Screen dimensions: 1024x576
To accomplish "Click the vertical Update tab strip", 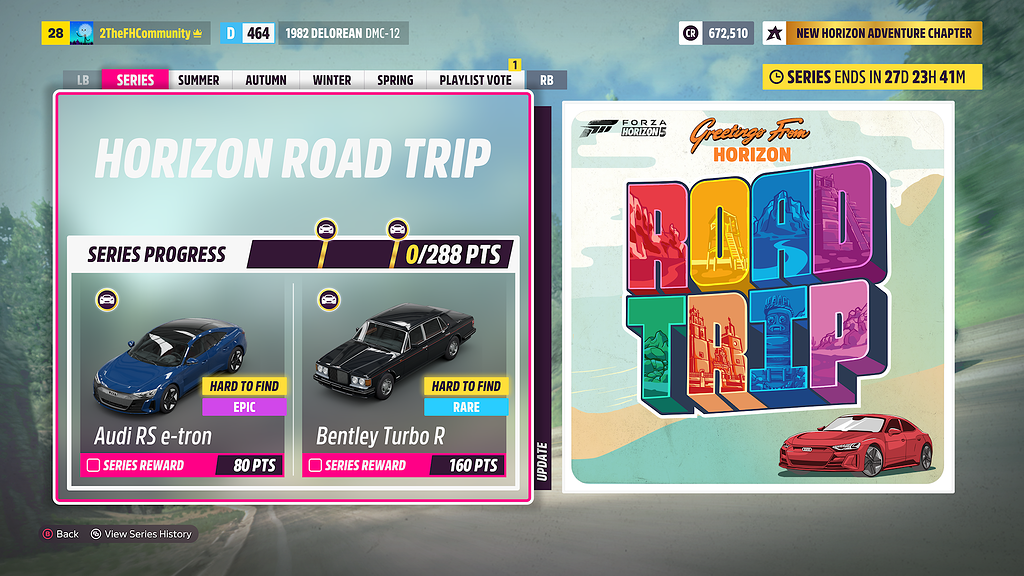I will coord(543,300).
